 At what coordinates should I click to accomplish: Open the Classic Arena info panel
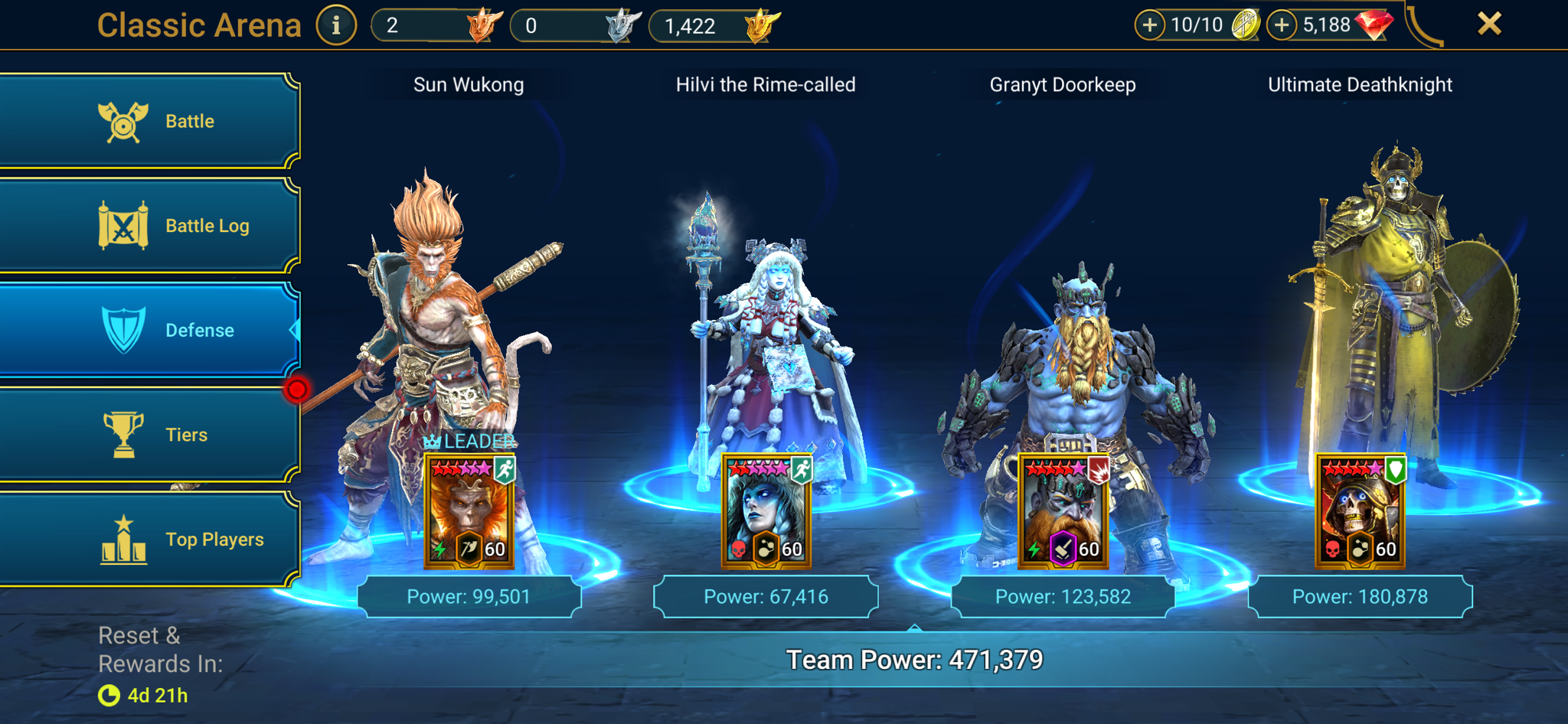[x=335, y=24]
